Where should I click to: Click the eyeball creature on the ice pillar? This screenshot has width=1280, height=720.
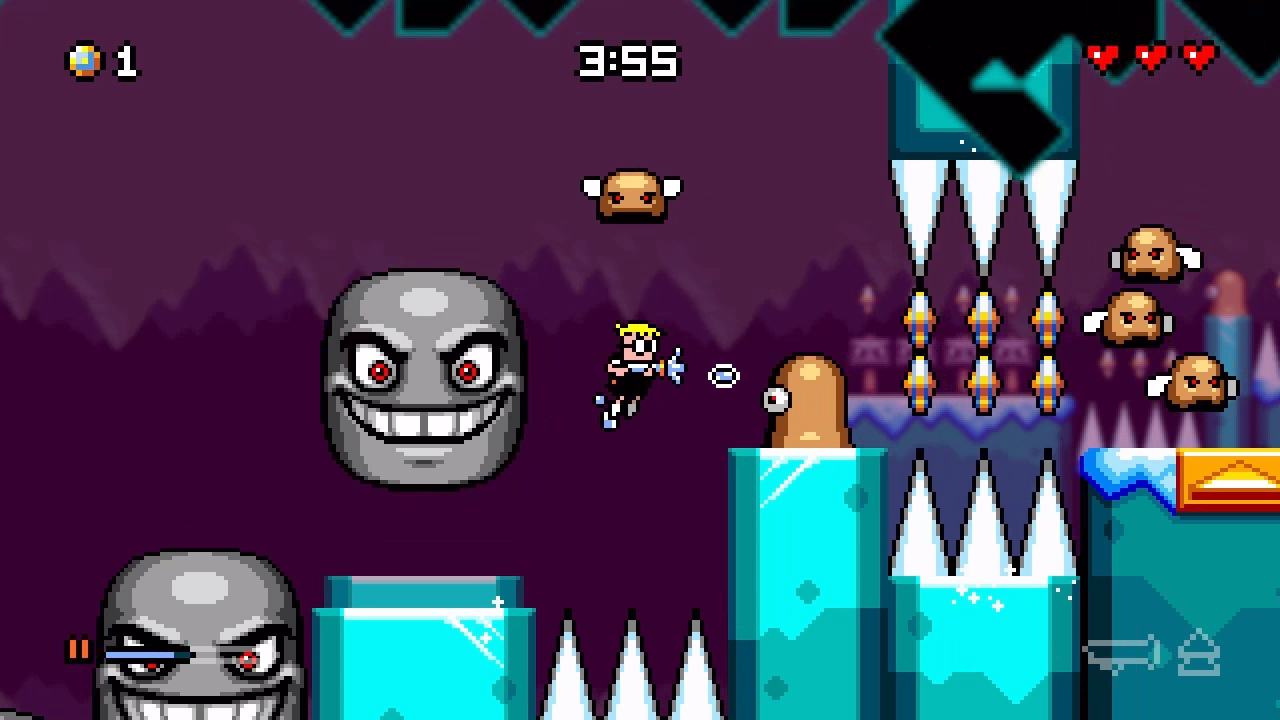(x=808, y=400)
